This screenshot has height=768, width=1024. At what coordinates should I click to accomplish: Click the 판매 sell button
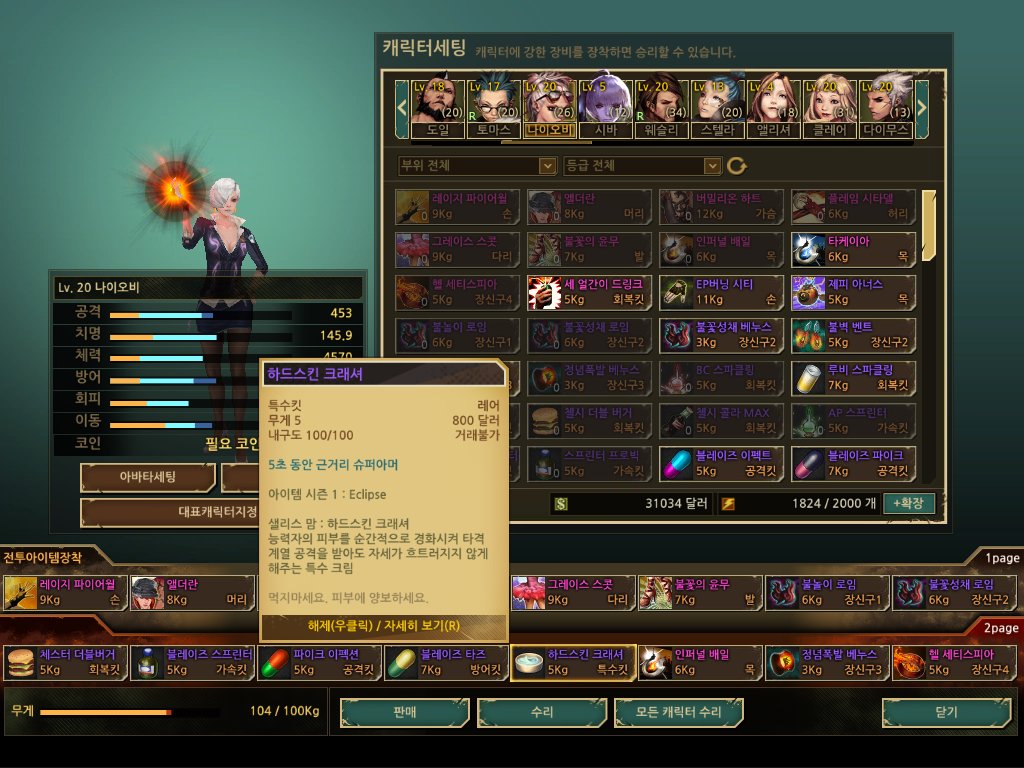click(403, 712)
